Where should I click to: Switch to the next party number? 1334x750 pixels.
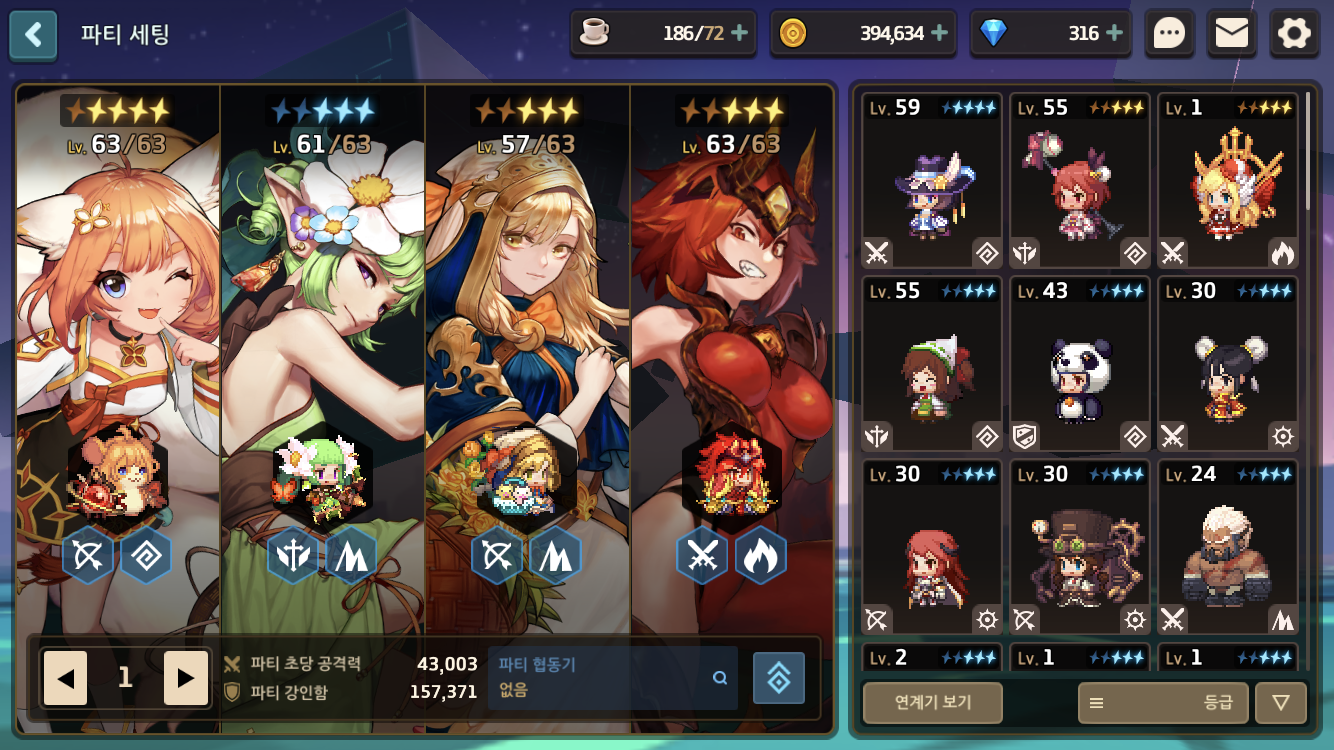click(185, 678)
